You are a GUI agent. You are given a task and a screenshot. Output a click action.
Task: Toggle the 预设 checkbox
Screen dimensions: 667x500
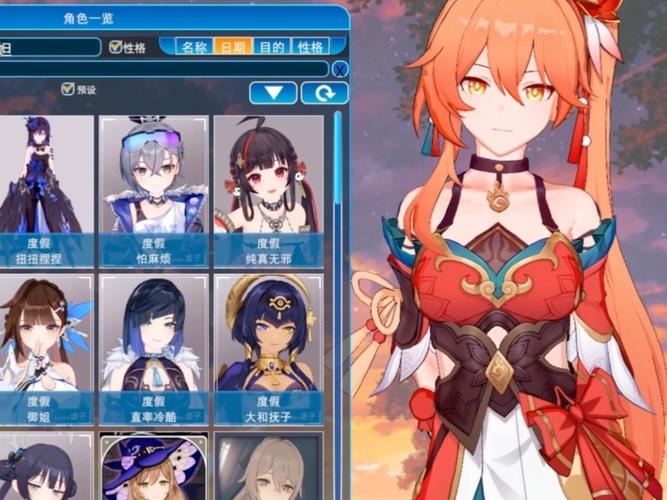68,89
